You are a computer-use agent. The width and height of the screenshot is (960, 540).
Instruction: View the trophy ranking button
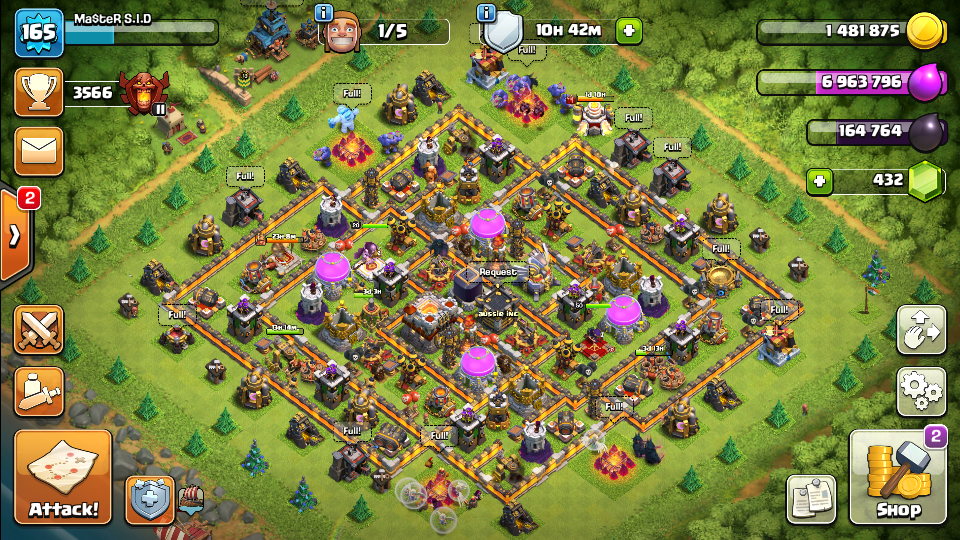point(39,93)
